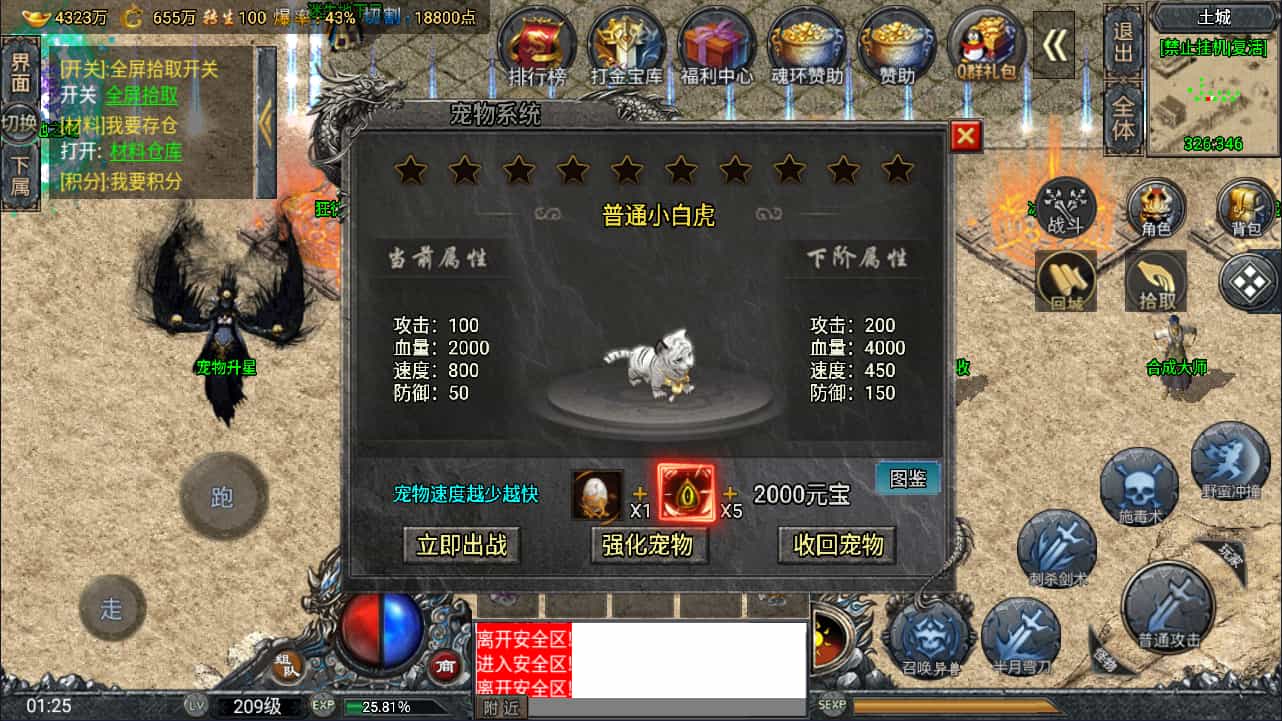Click the 魂环赞助 gold pot icon
Viewport: 1282px width, 721px height.
(807, 42)
